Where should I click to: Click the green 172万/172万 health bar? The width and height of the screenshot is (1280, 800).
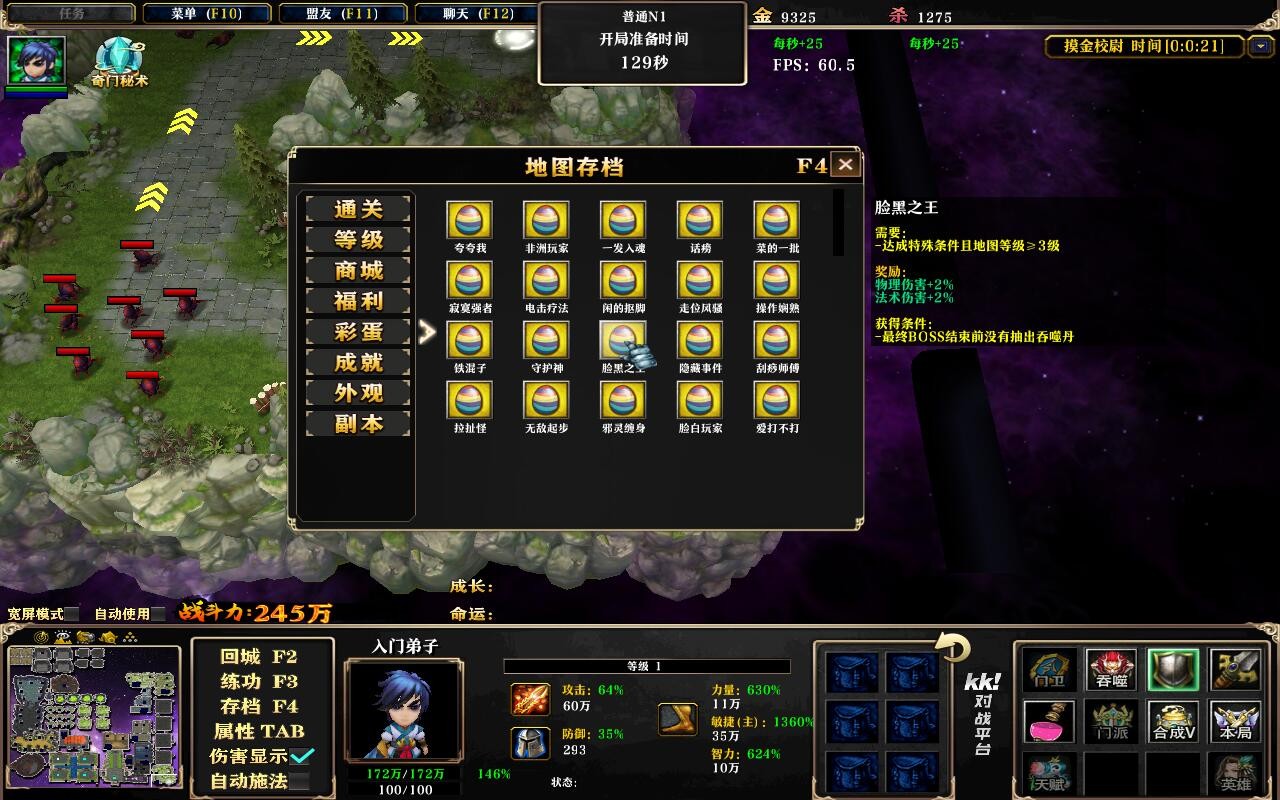pyautogui.click(x=407, y=775)
